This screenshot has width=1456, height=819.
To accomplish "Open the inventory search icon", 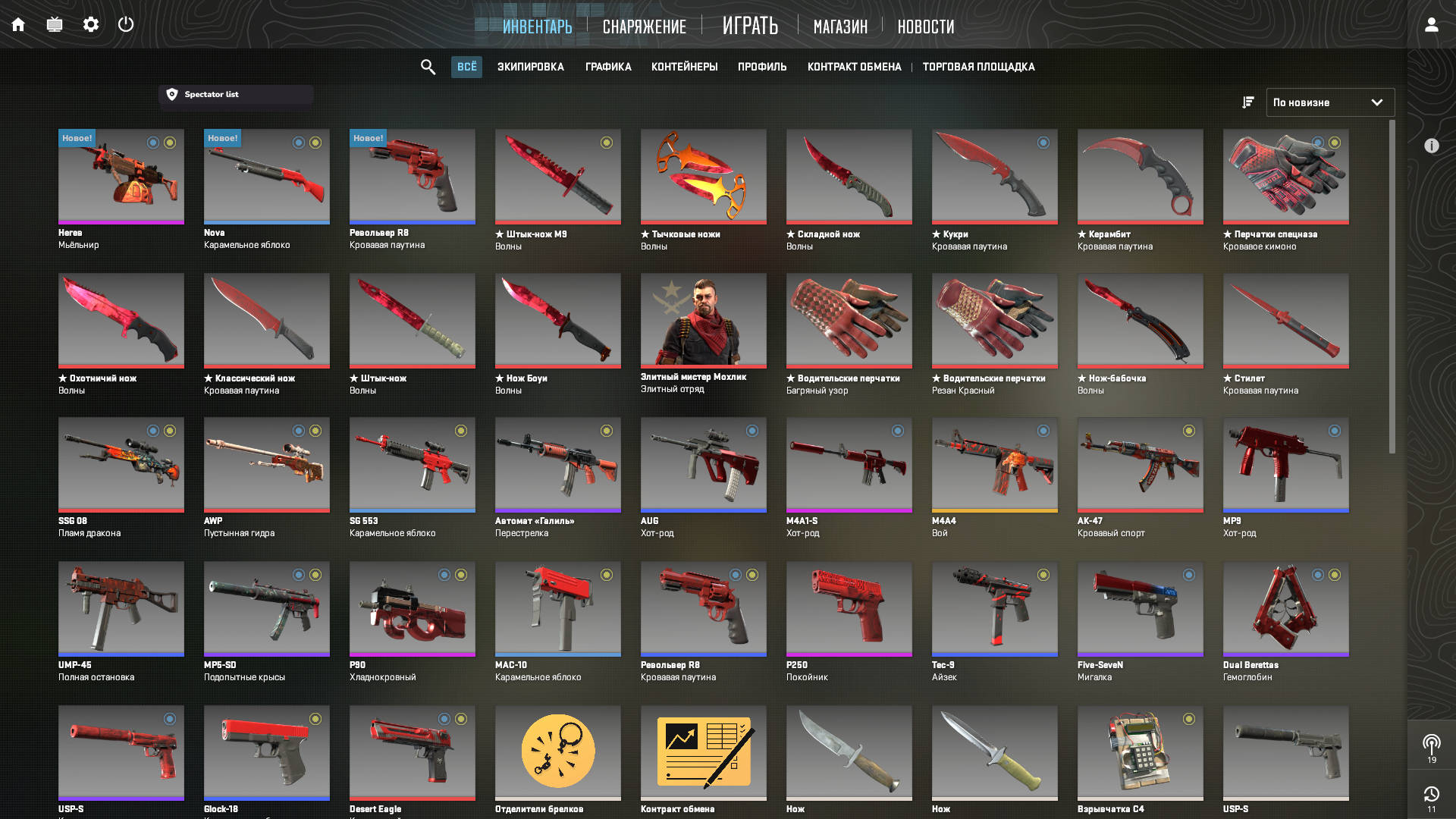I will [428, 67].
